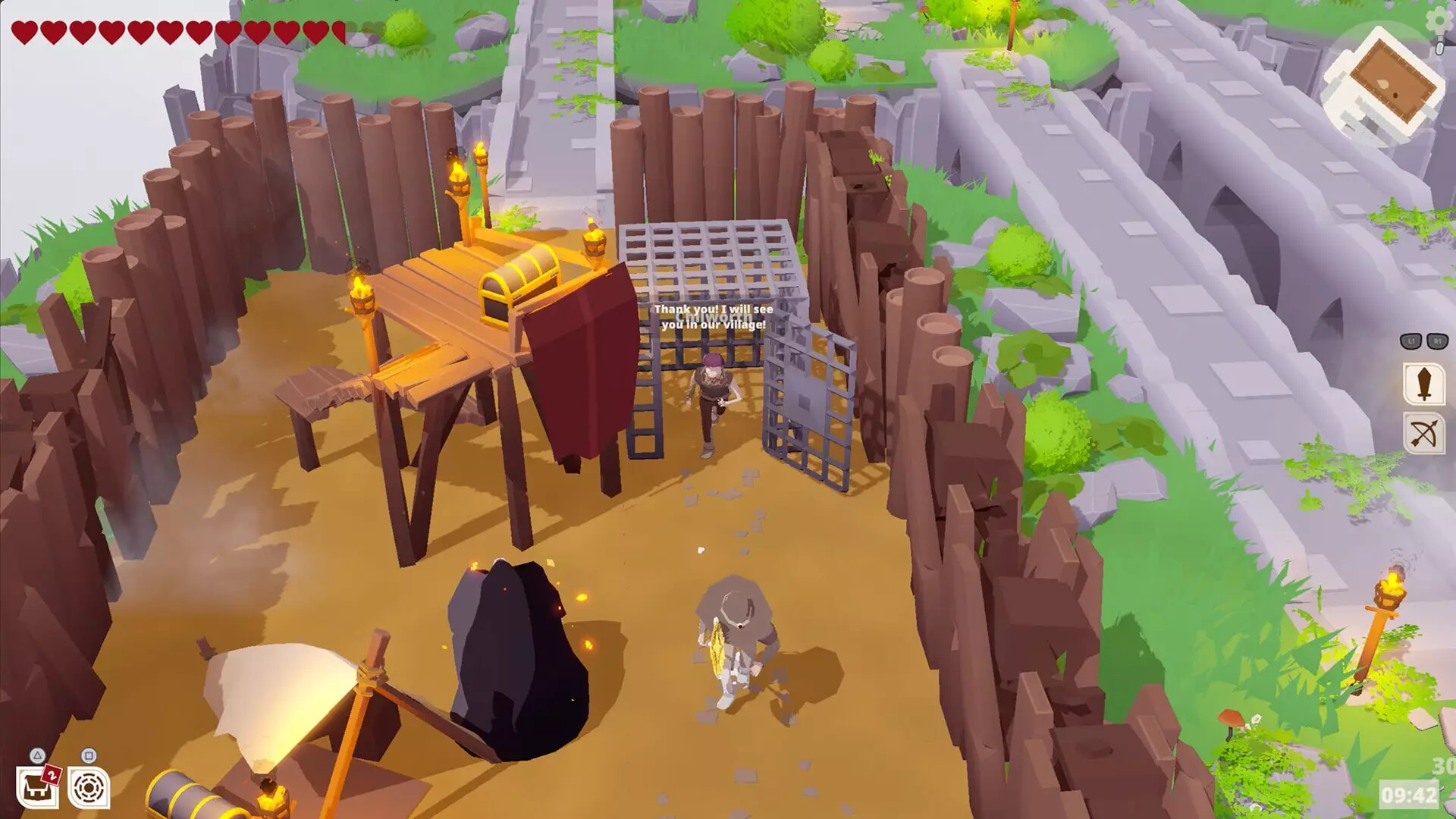The height and width of the screenshot is (819, 1456).
Task: Activate the dashed-circle target ability icon
Action: coord(89,788)
